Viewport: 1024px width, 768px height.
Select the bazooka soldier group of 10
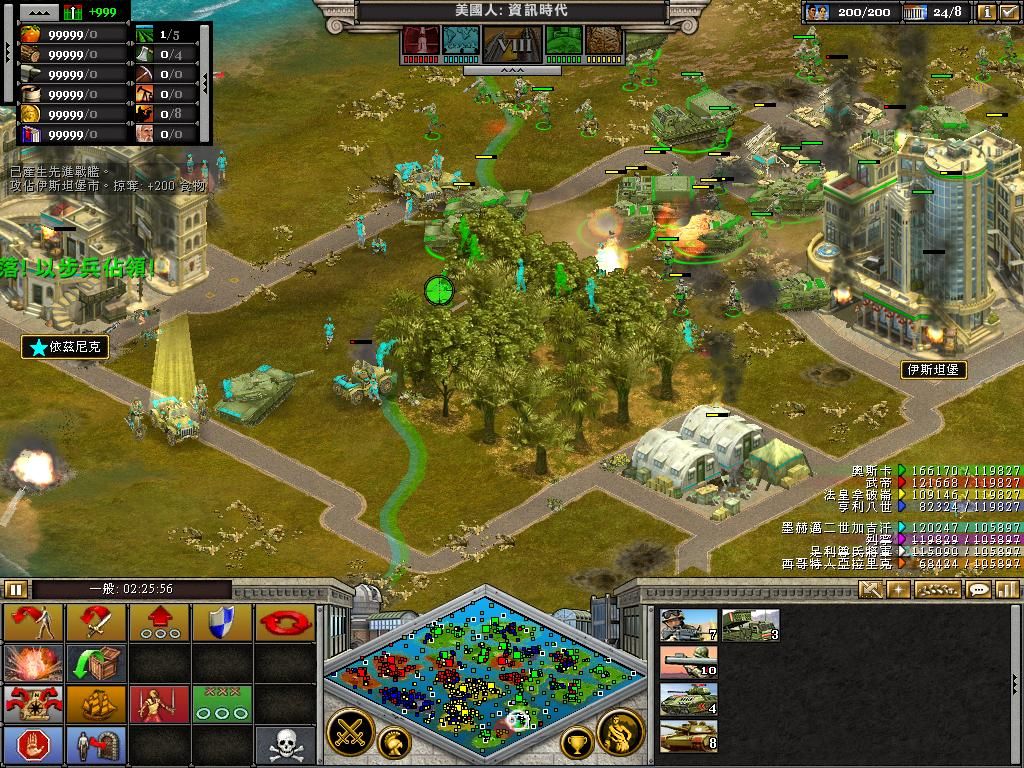tap(688, 662)
